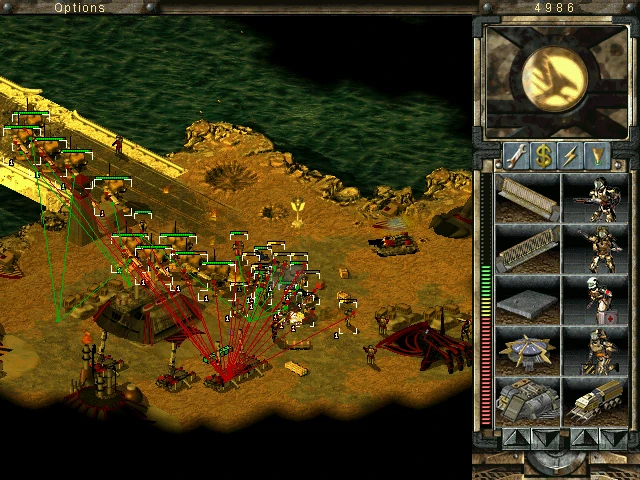Select the solid wall build icon
This screenshot has height=480, width=640.
(528, 198)
